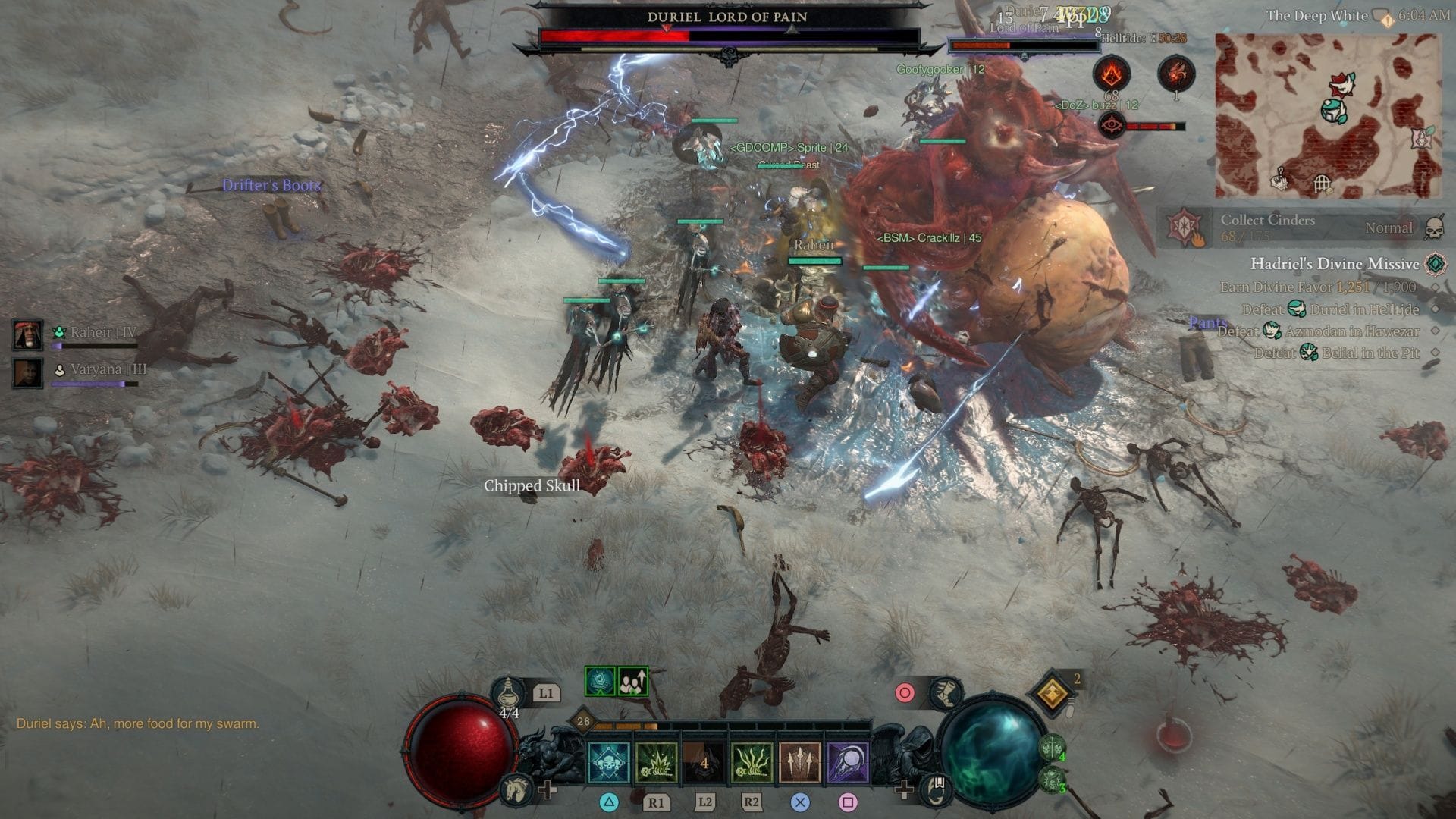This screenshot has width=1456, height=819.
Task: Use the healing potion flask
Action: [507, 692]
